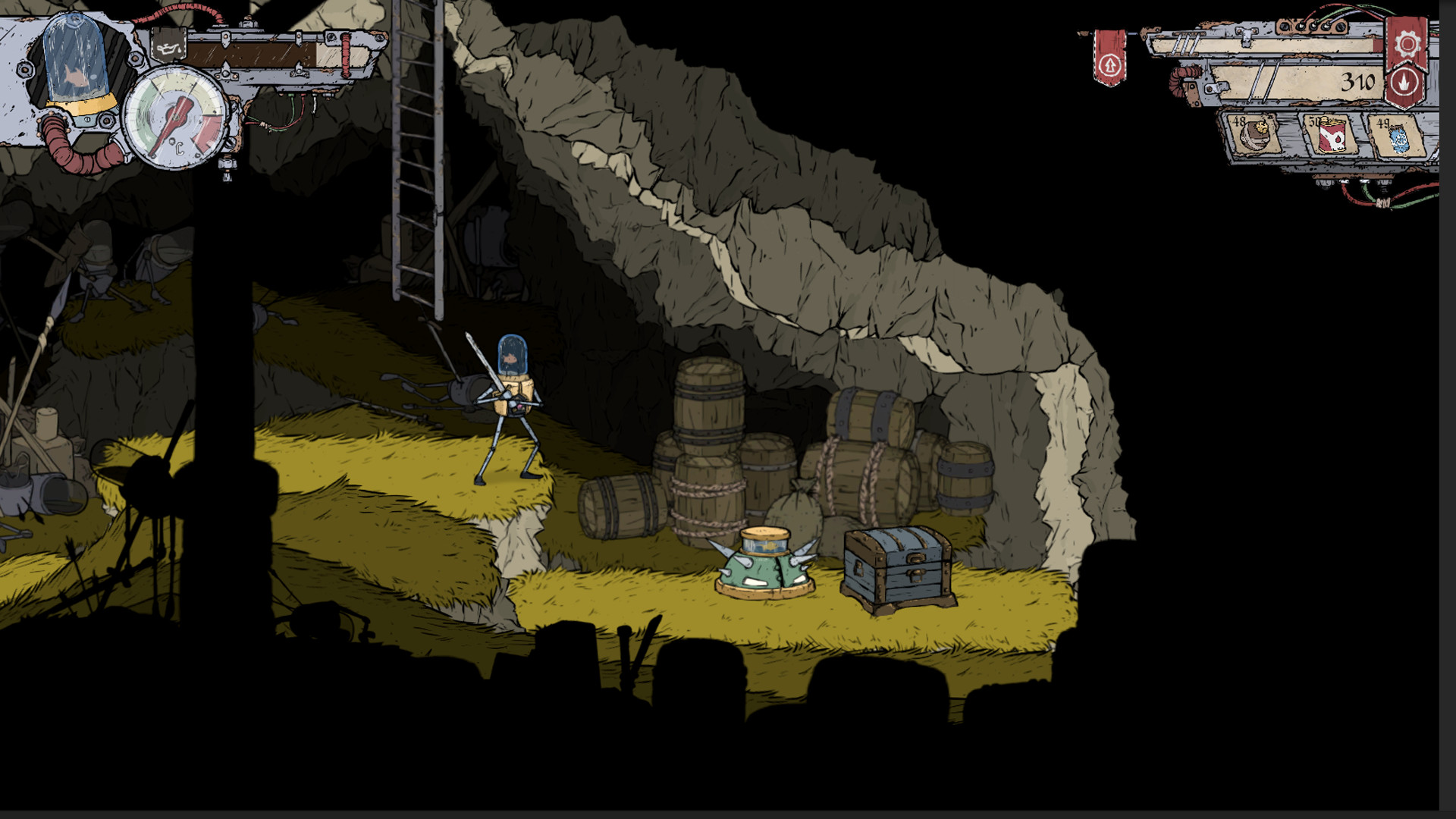Select the blue coolant item slot showing 49
1456x819 pixels.
click(1401, 140)
